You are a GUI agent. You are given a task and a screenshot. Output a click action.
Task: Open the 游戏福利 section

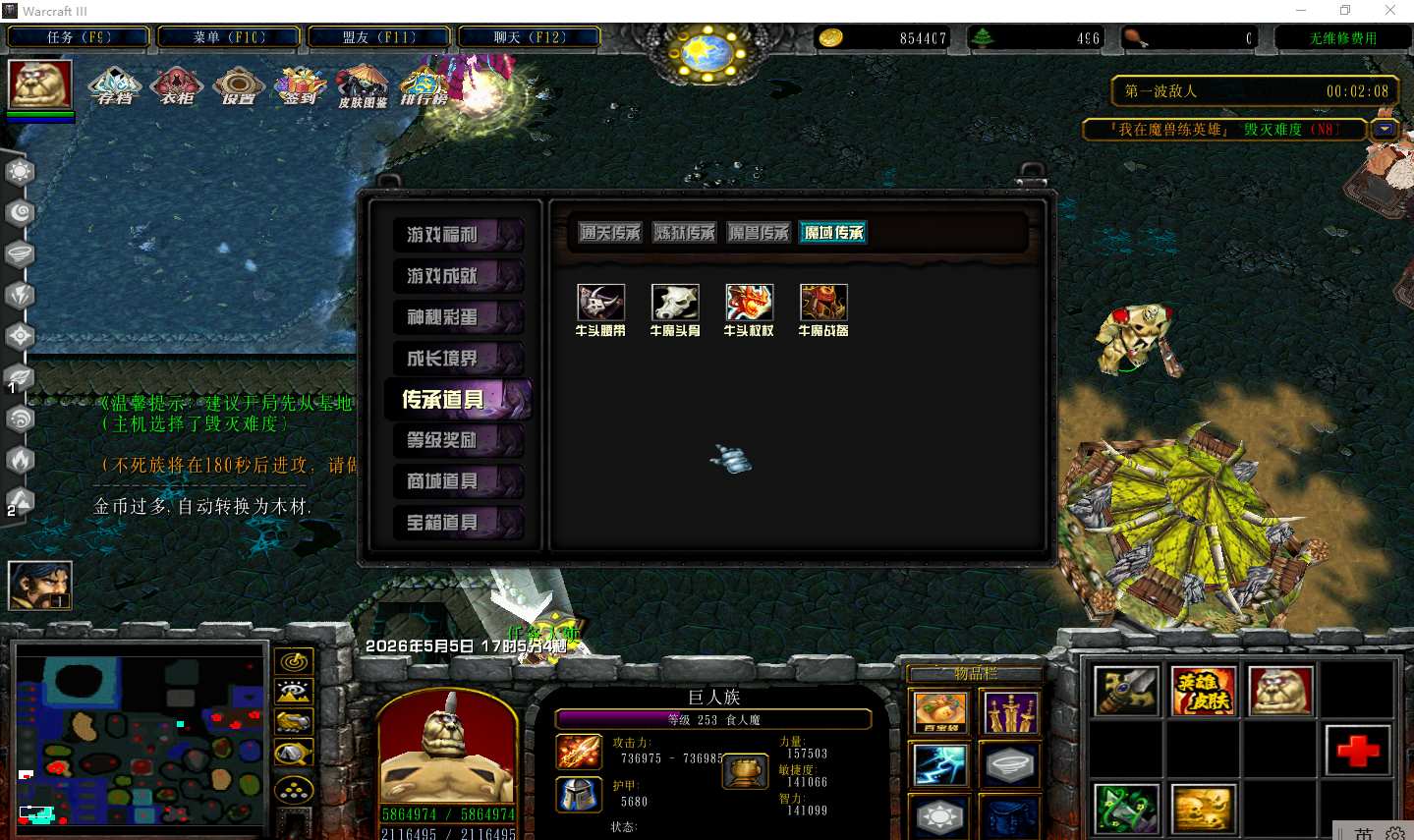pos(457,235)
